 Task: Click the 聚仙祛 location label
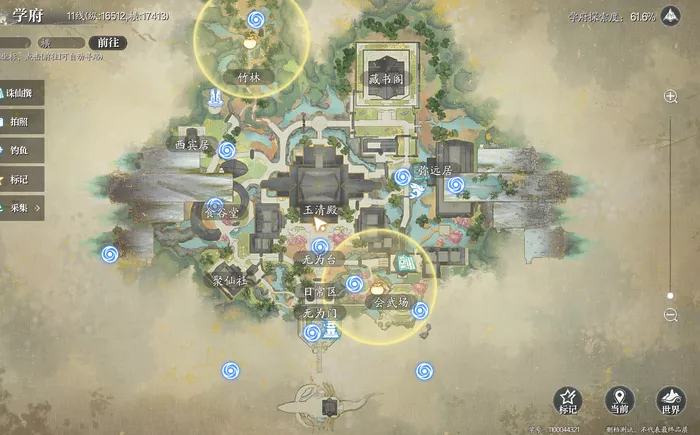[229, 282]
